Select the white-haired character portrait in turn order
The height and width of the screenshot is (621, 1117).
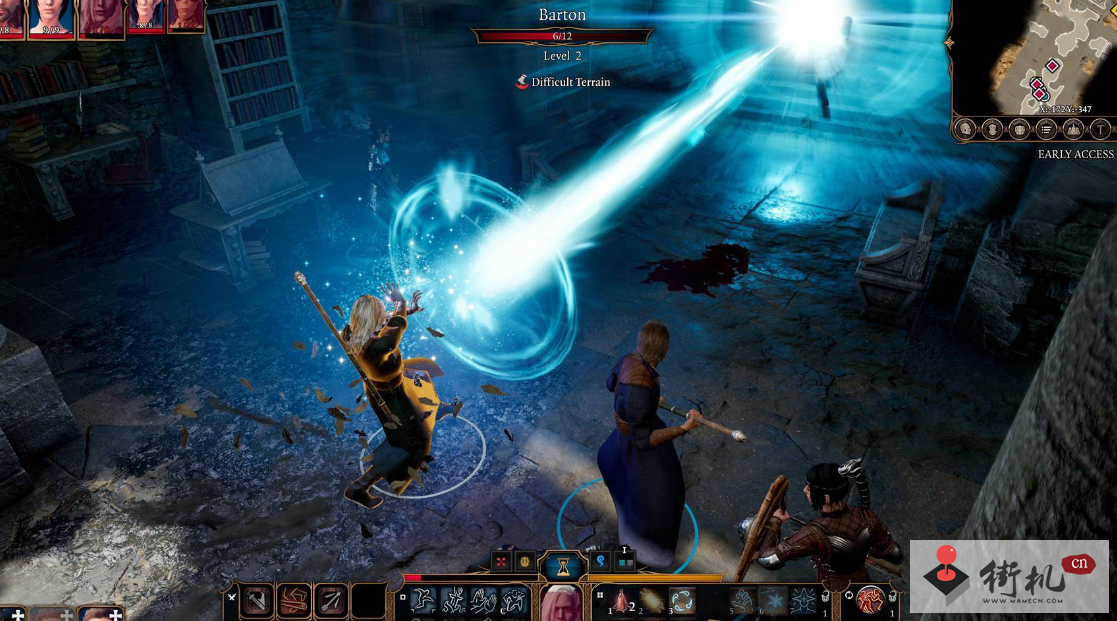click(x=101, y=17)
